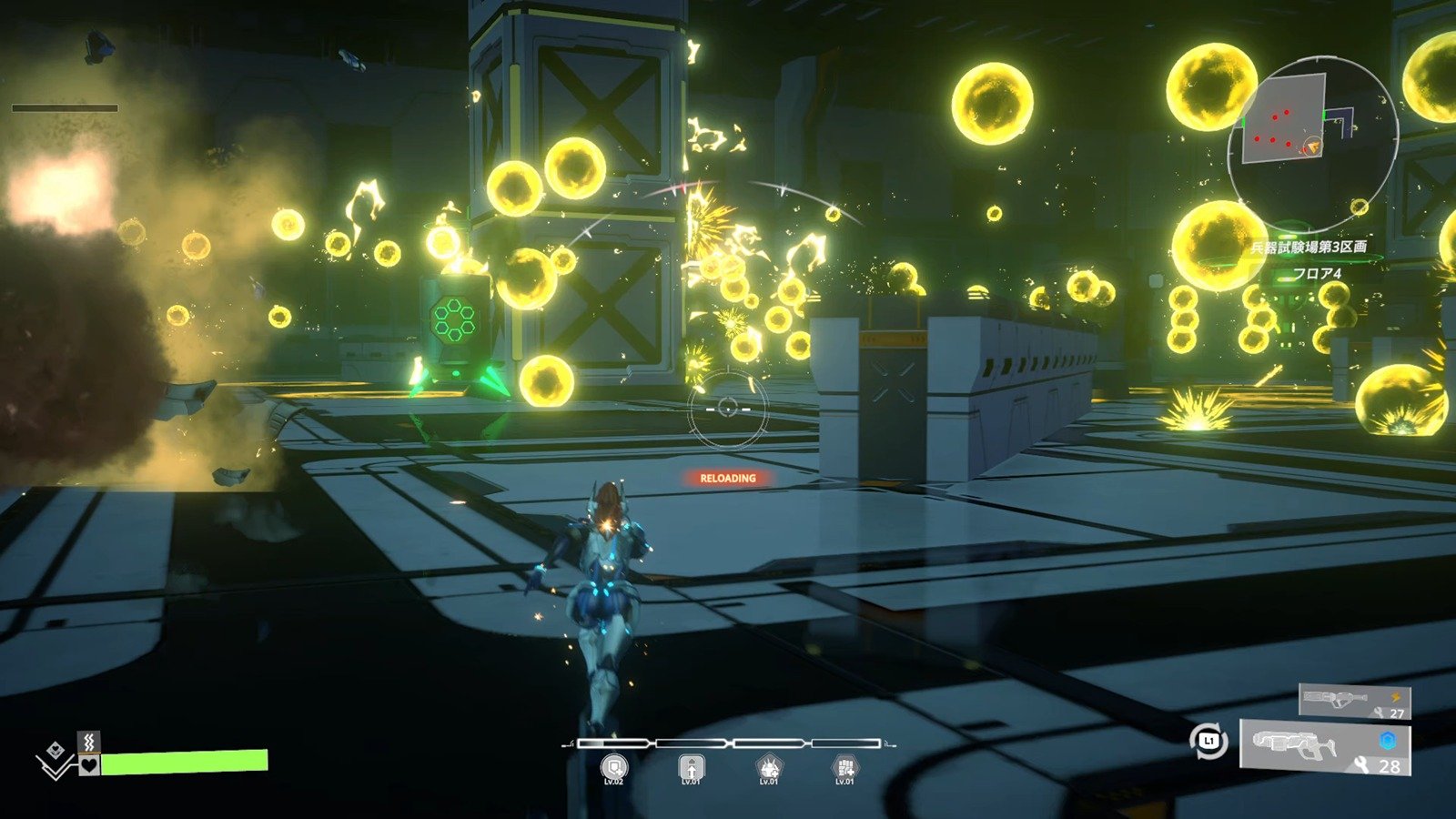Select the wavy-lines heat status icon

88,742
